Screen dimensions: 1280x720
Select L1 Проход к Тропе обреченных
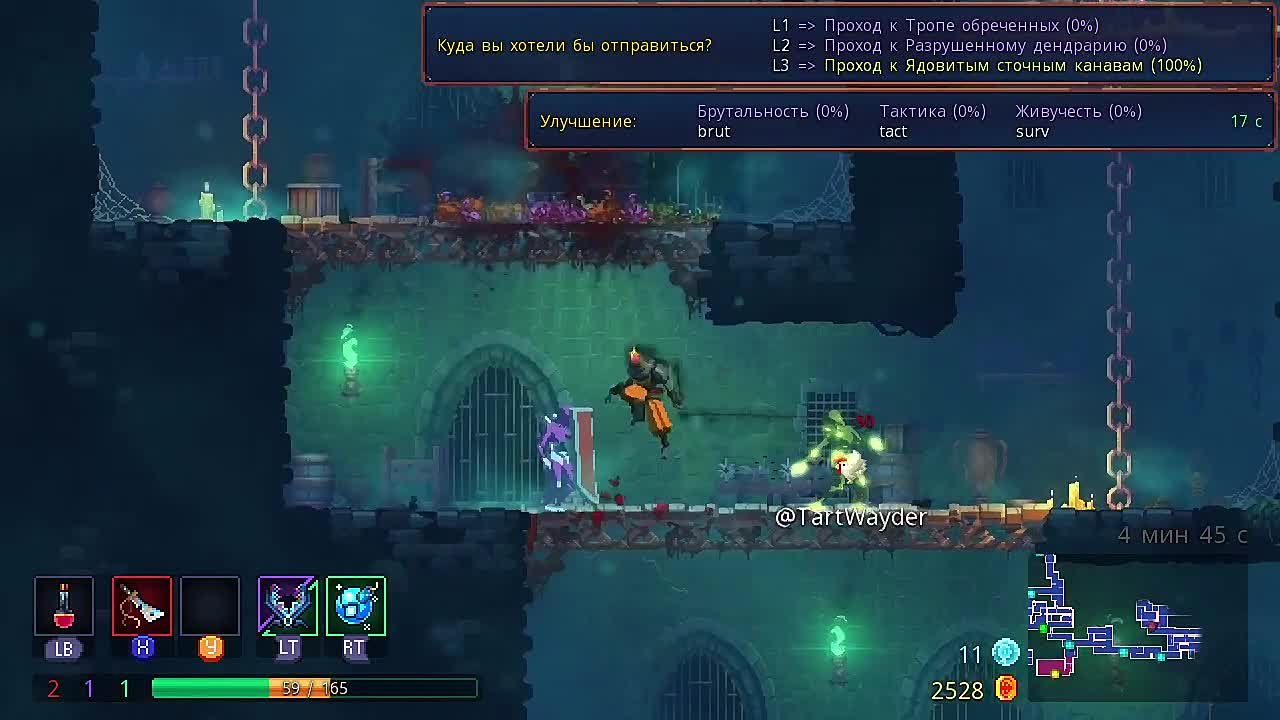(935, 26)
